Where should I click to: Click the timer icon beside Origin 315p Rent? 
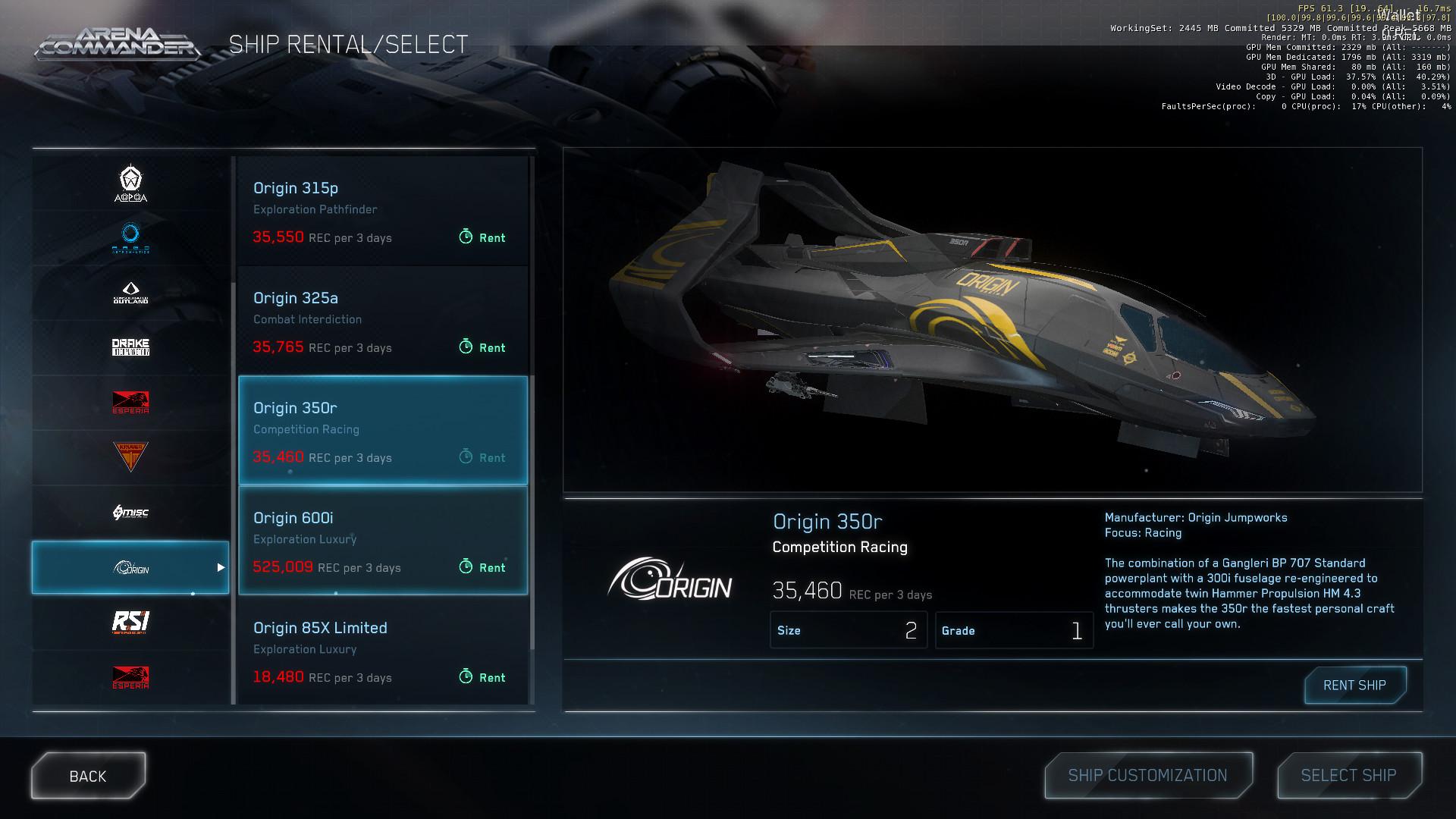click(465, 237)
